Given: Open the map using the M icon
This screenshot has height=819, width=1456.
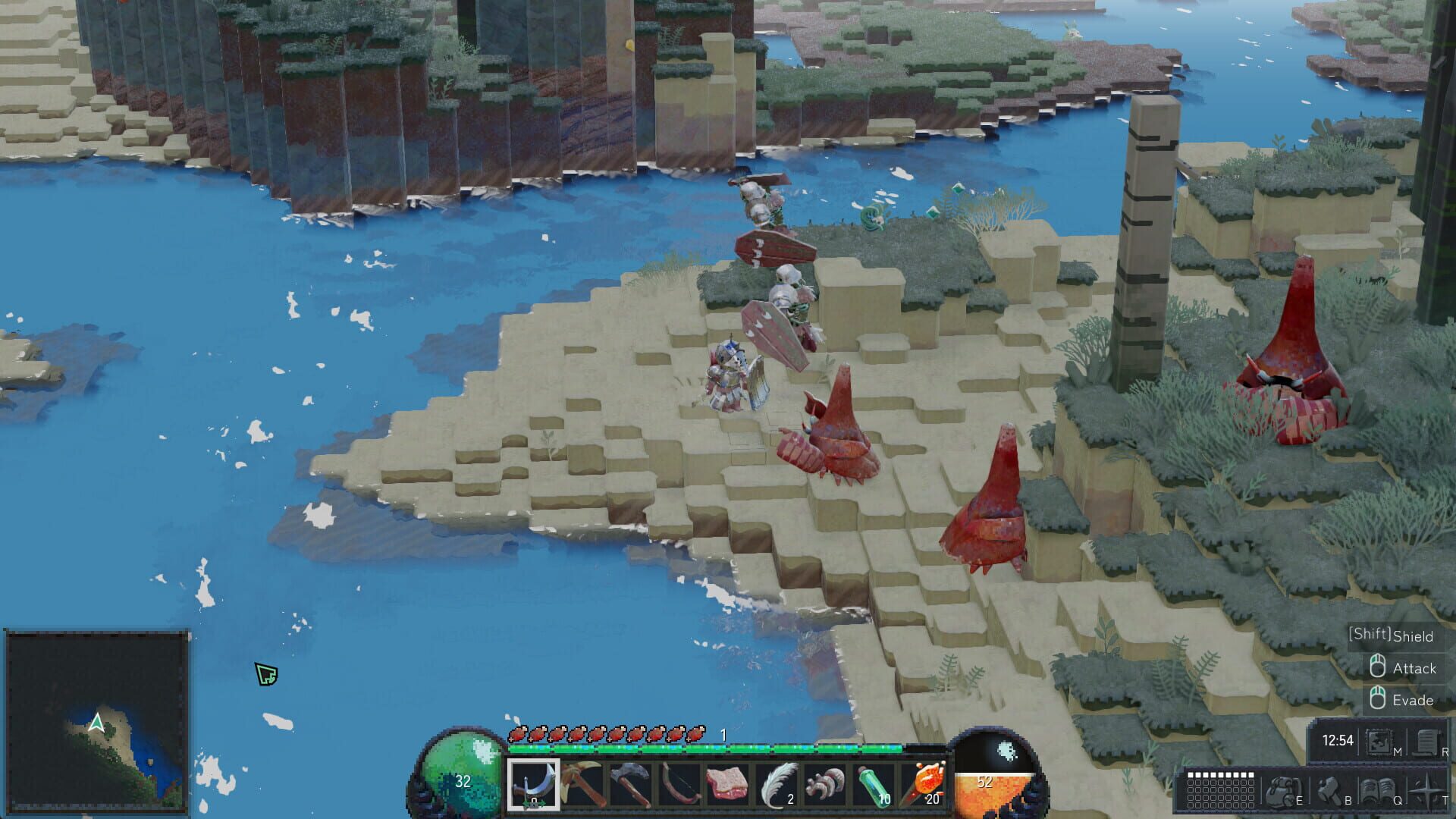Looking at the screenshot, I should click(x=1379, y=742).
